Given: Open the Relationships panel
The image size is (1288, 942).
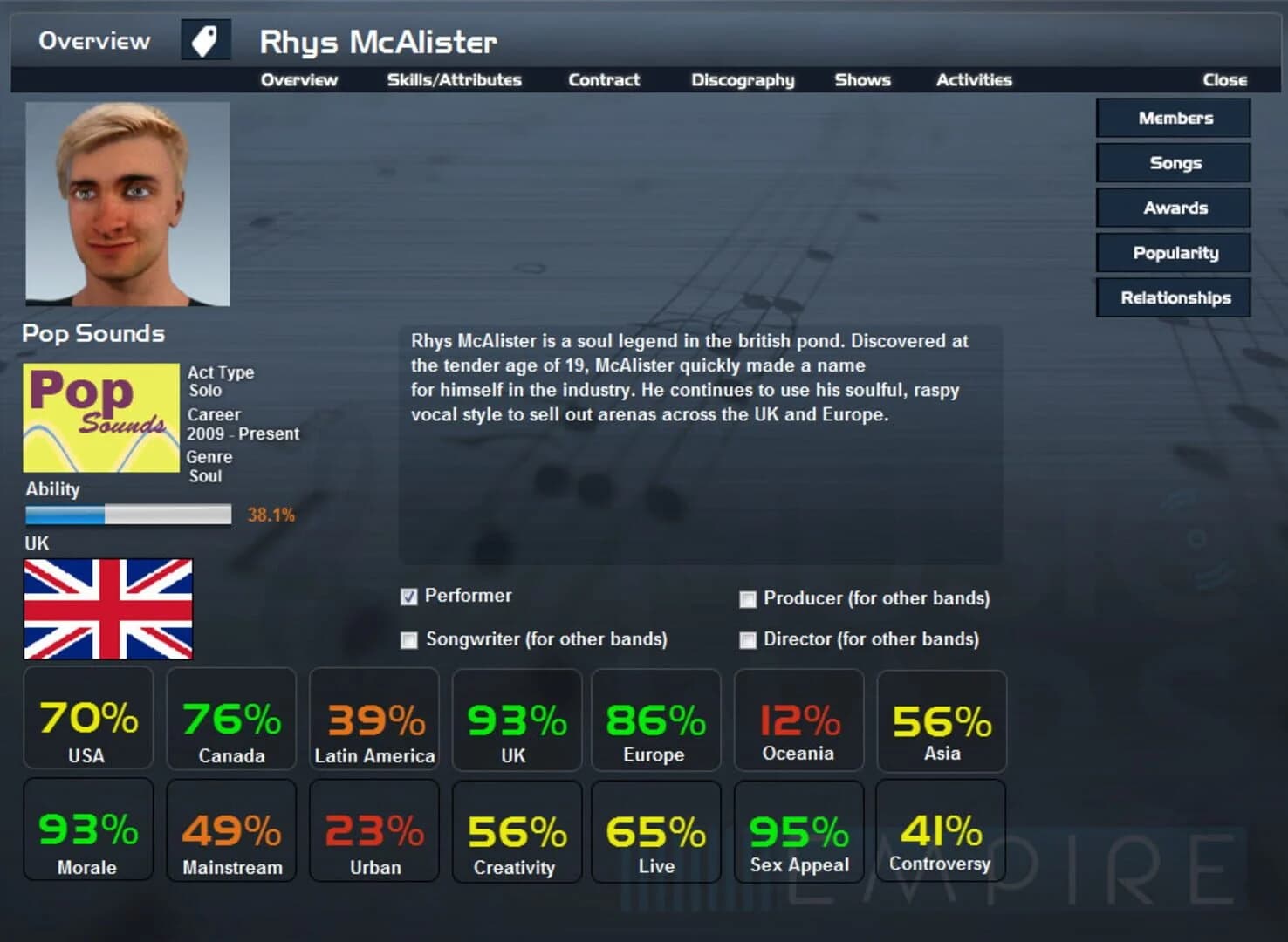Looking at the screenshot, I should coord(1173,297).
